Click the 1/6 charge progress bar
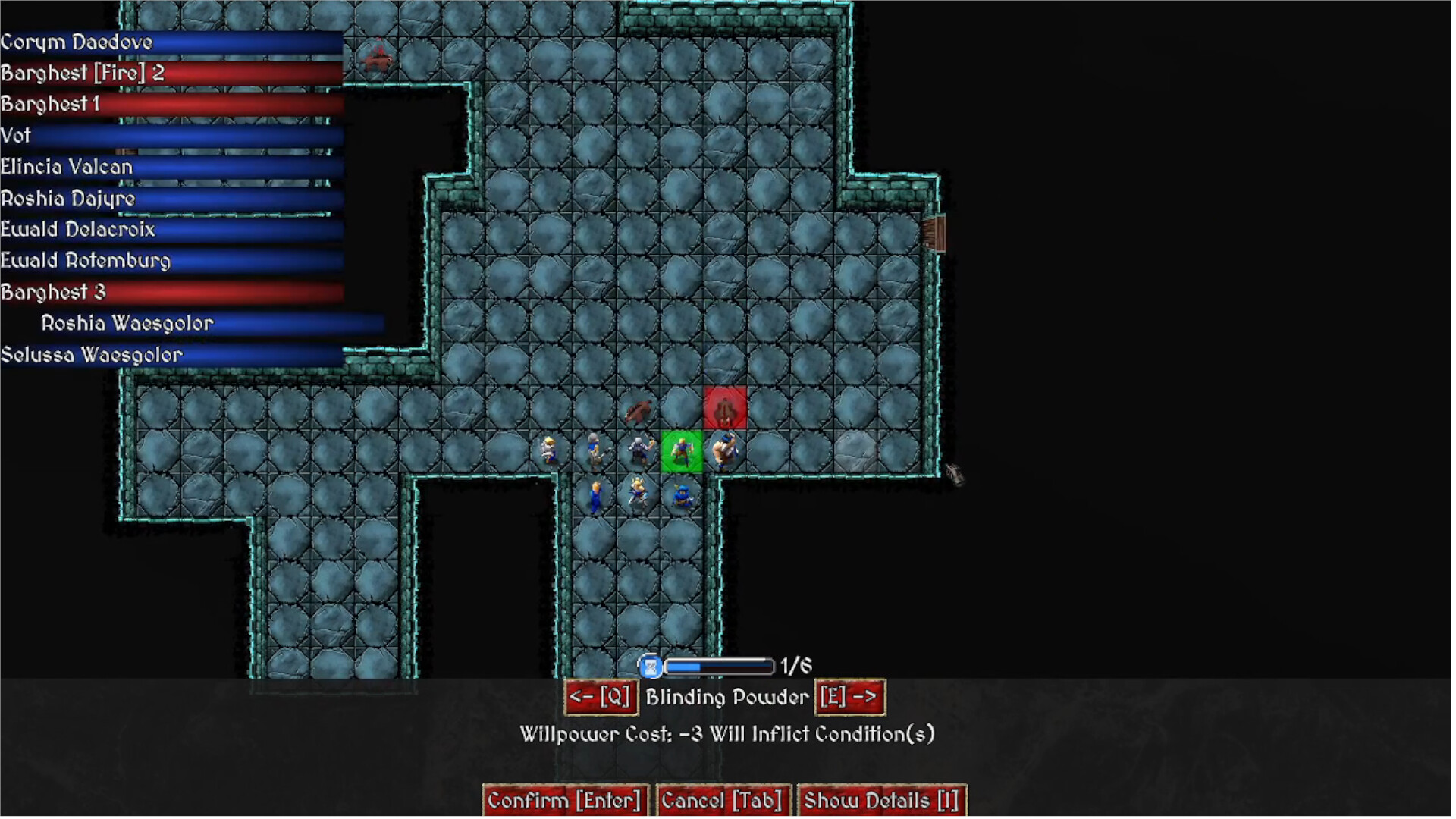Image resolution: width=1456 pixels, height=819 pixels. (x=717, y=666)
